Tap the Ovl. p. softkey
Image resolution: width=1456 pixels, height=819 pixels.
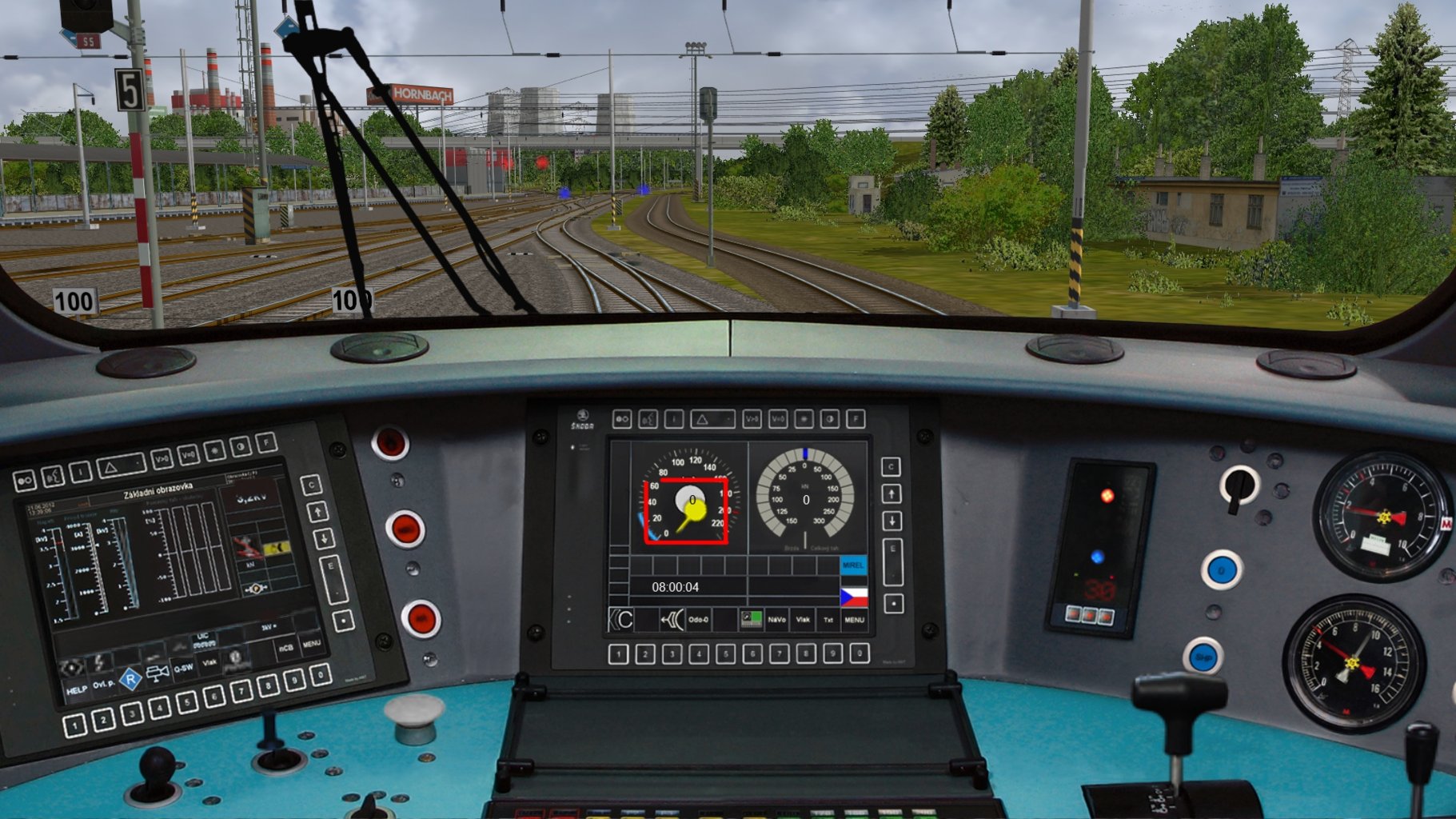[x=104, y=685]
